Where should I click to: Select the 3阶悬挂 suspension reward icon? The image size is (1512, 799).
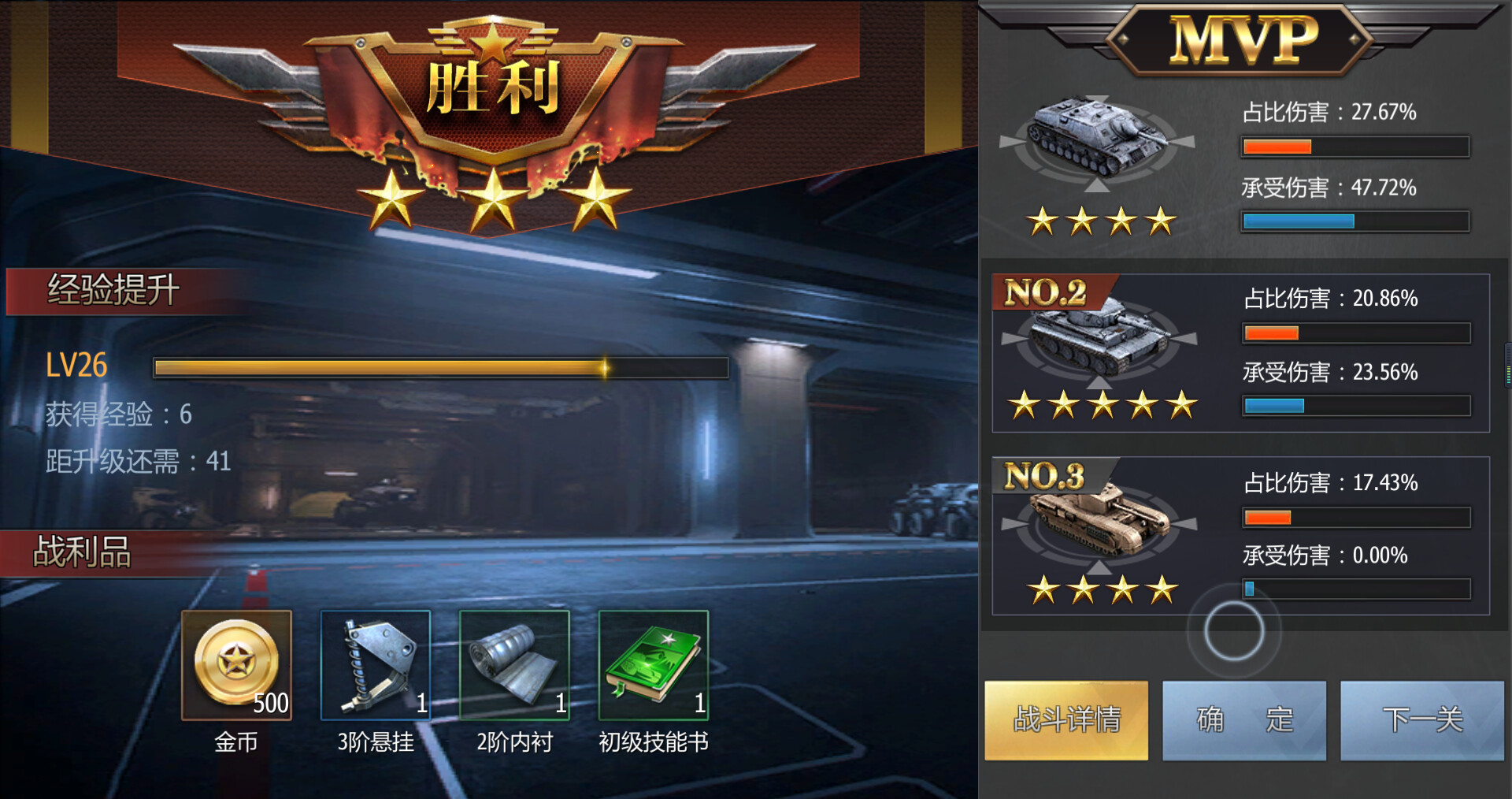point(375,666)
